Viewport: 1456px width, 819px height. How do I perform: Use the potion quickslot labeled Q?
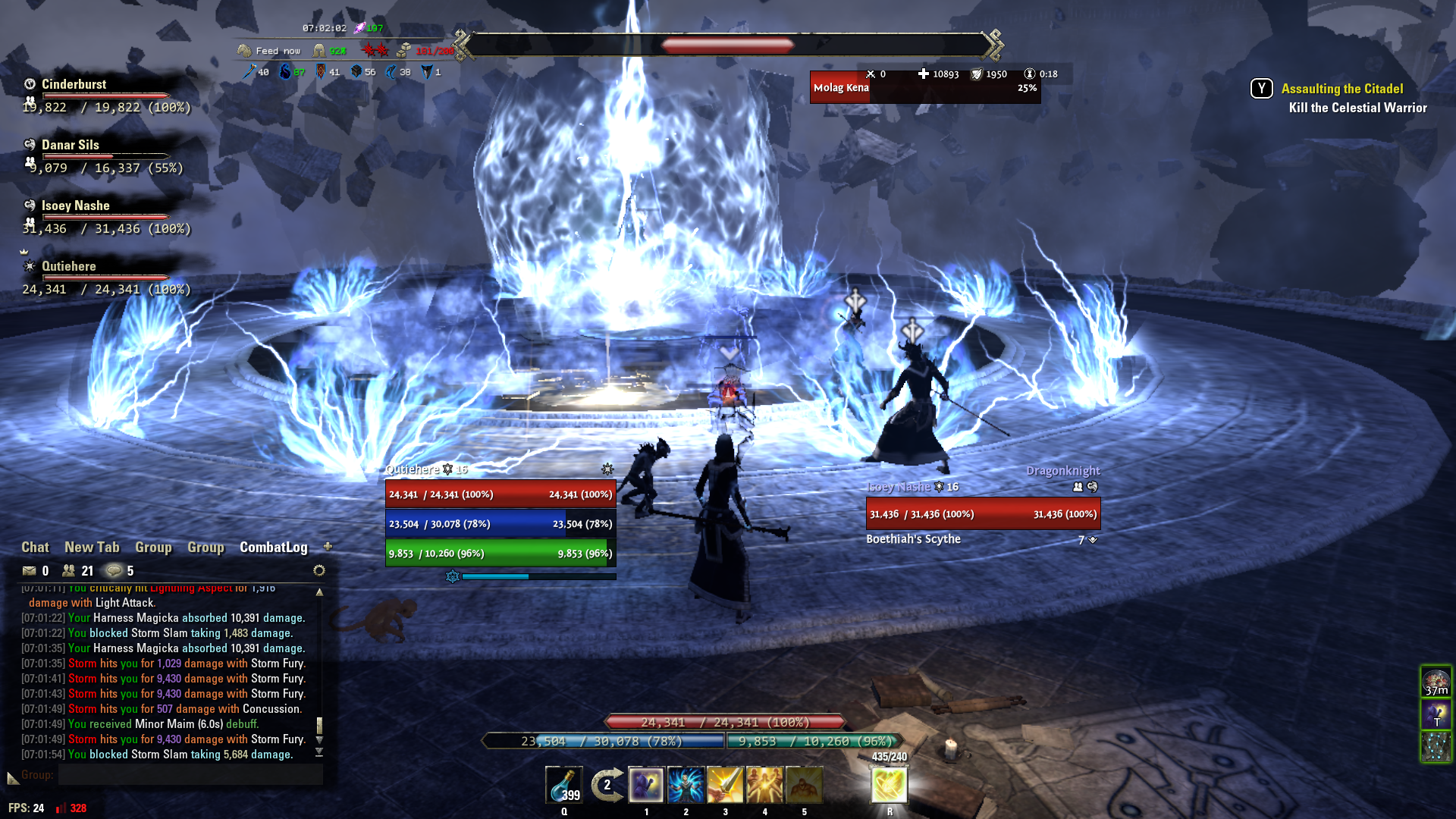(x=564, y=786)
